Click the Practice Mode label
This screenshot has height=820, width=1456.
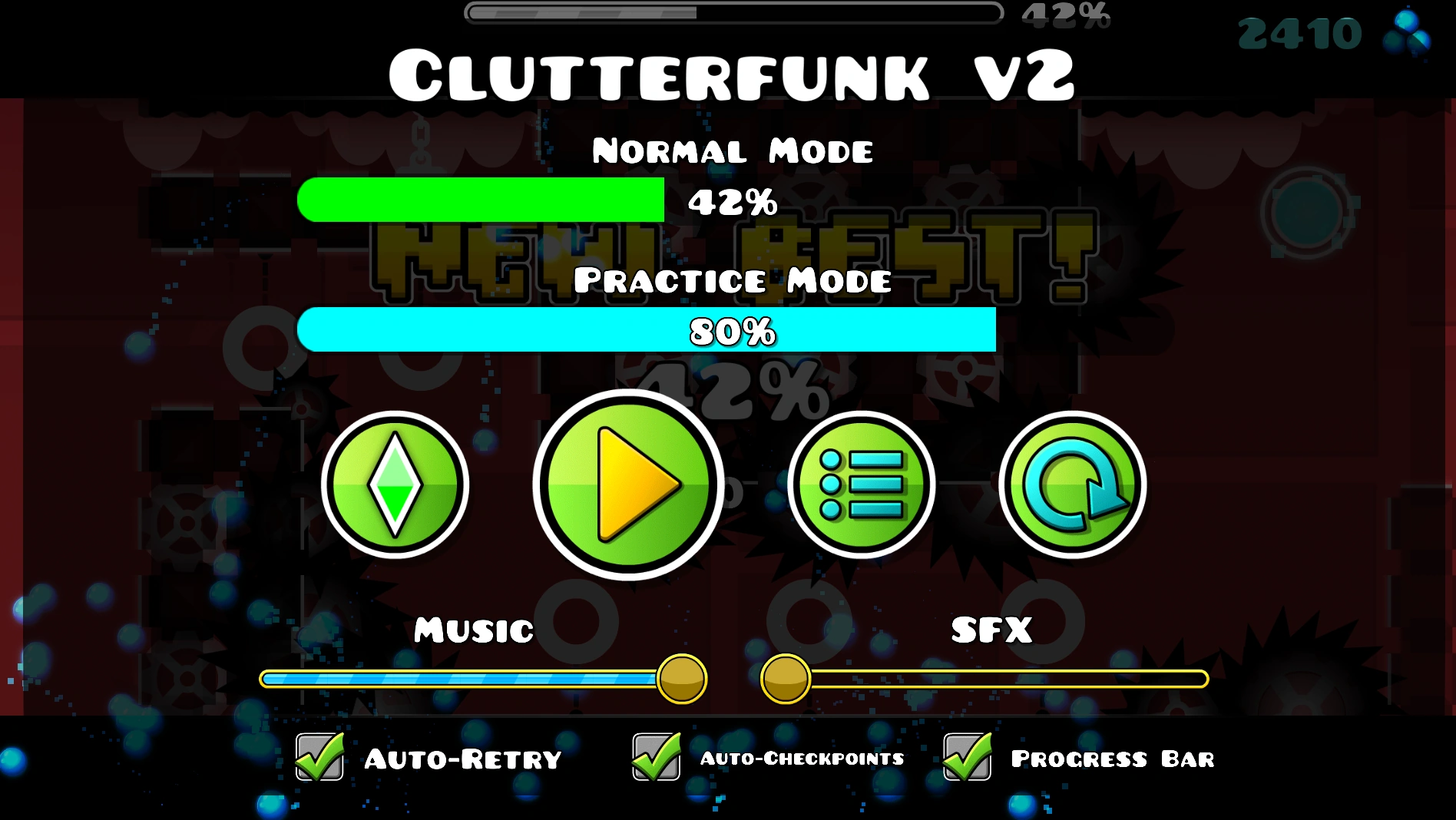pyautogui.click(x=734, y=280)
